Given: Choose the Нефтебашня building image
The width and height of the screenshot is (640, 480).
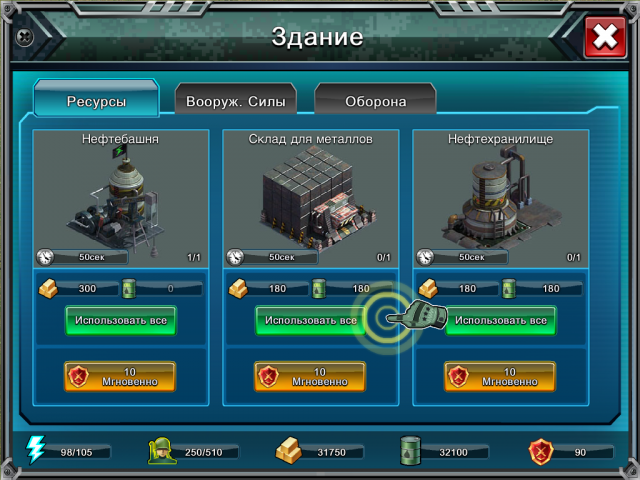Looking at the screenshot, I should (x=120, y=195).
